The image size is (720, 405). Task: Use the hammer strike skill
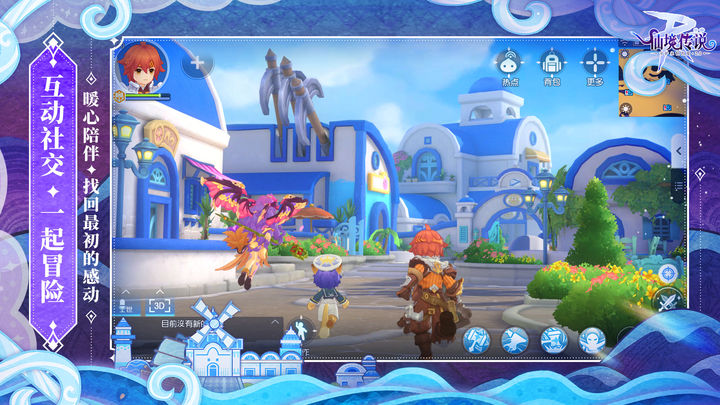(476, 340)
